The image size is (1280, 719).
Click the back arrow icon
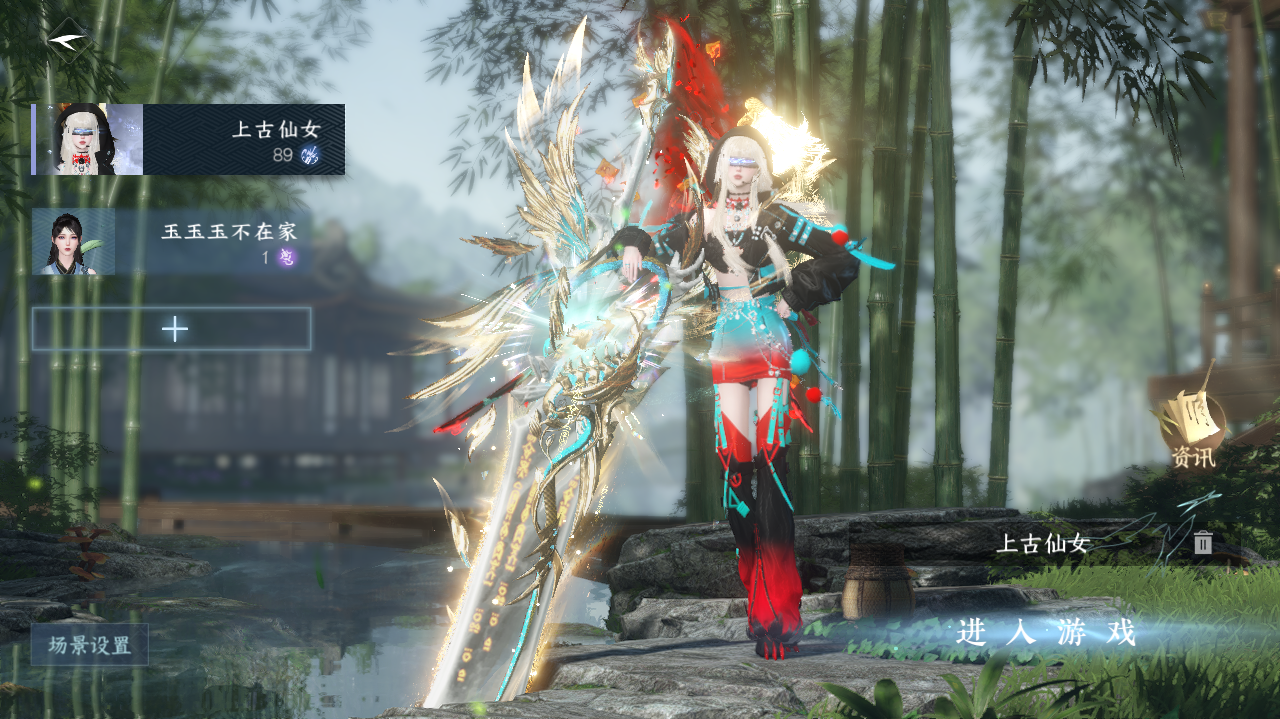(67, 39)
